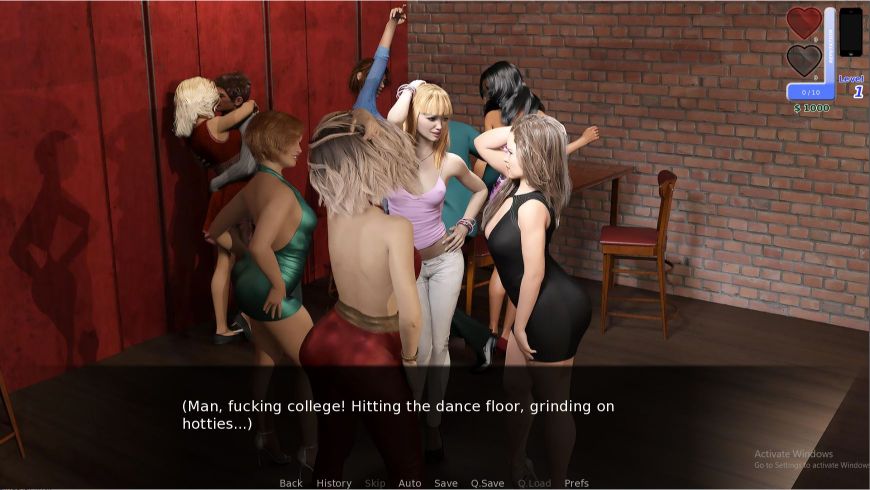Click the red heart icon
870x490 pixels.
point(804,23)
